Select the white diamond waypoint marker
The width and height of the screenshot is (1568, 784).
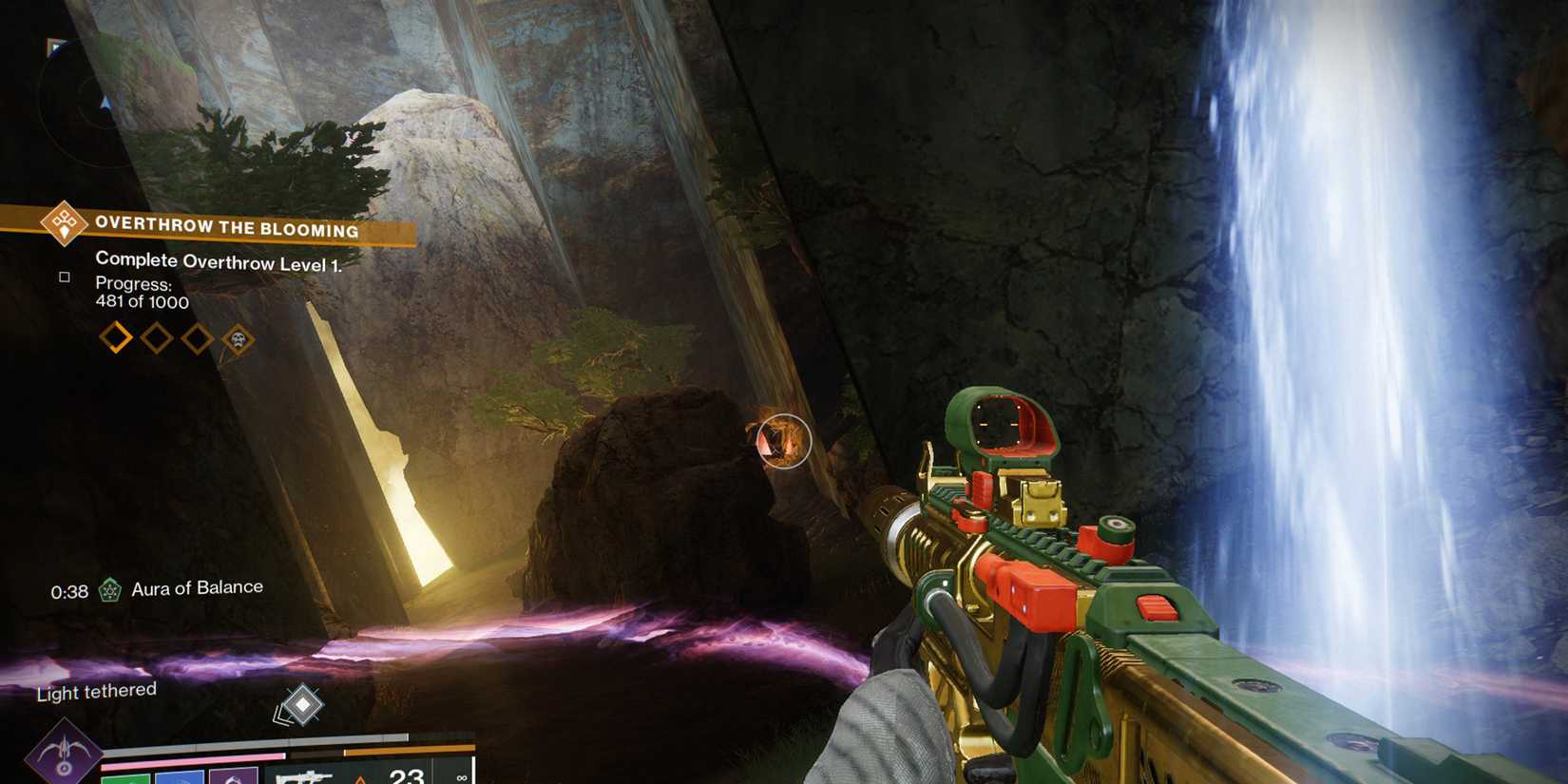click(302, 705)
